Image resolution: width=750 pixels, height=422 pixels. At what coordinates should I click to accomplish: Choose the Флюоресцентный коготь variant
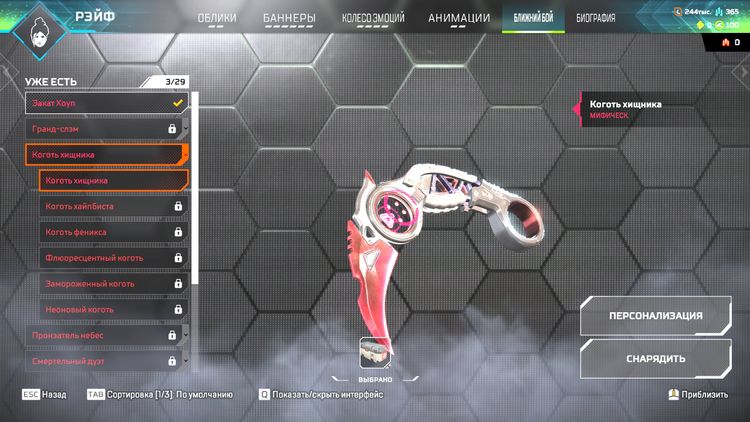[x=113, y=258]
